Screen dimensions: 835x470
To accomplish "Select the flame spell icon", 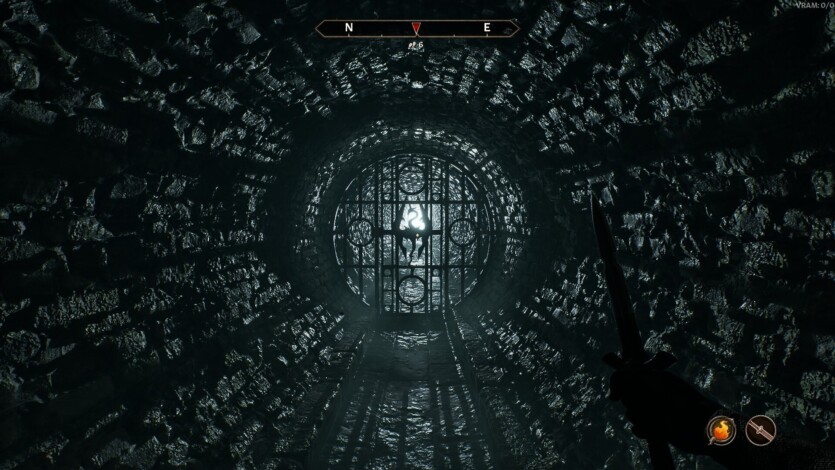I will click(723, 430).
